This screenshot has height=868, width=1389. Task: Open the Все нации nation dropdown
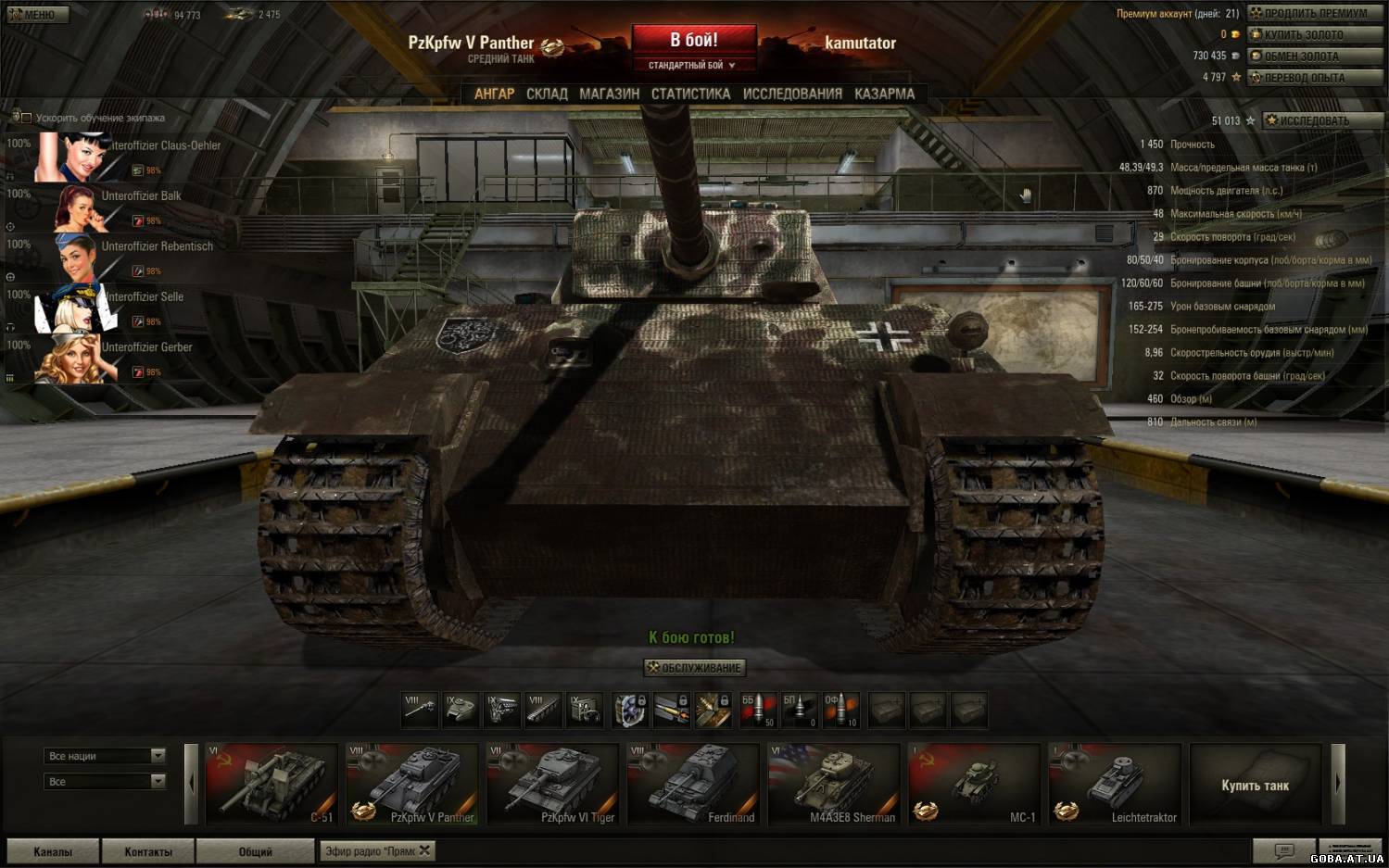click(x=105, y=756)
